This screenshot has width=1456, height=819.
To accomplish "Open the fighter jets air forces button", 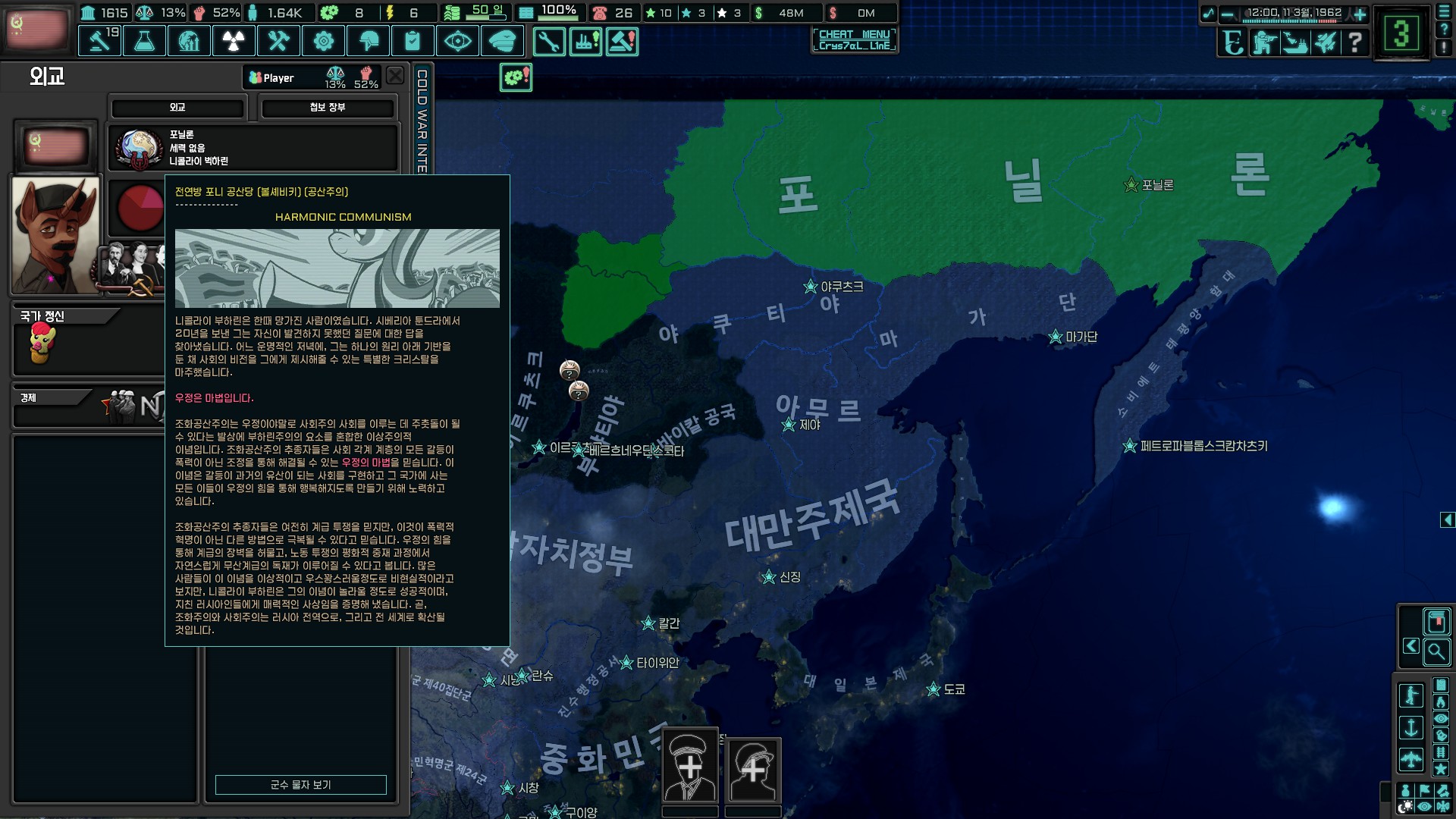I will (1325, 42).
